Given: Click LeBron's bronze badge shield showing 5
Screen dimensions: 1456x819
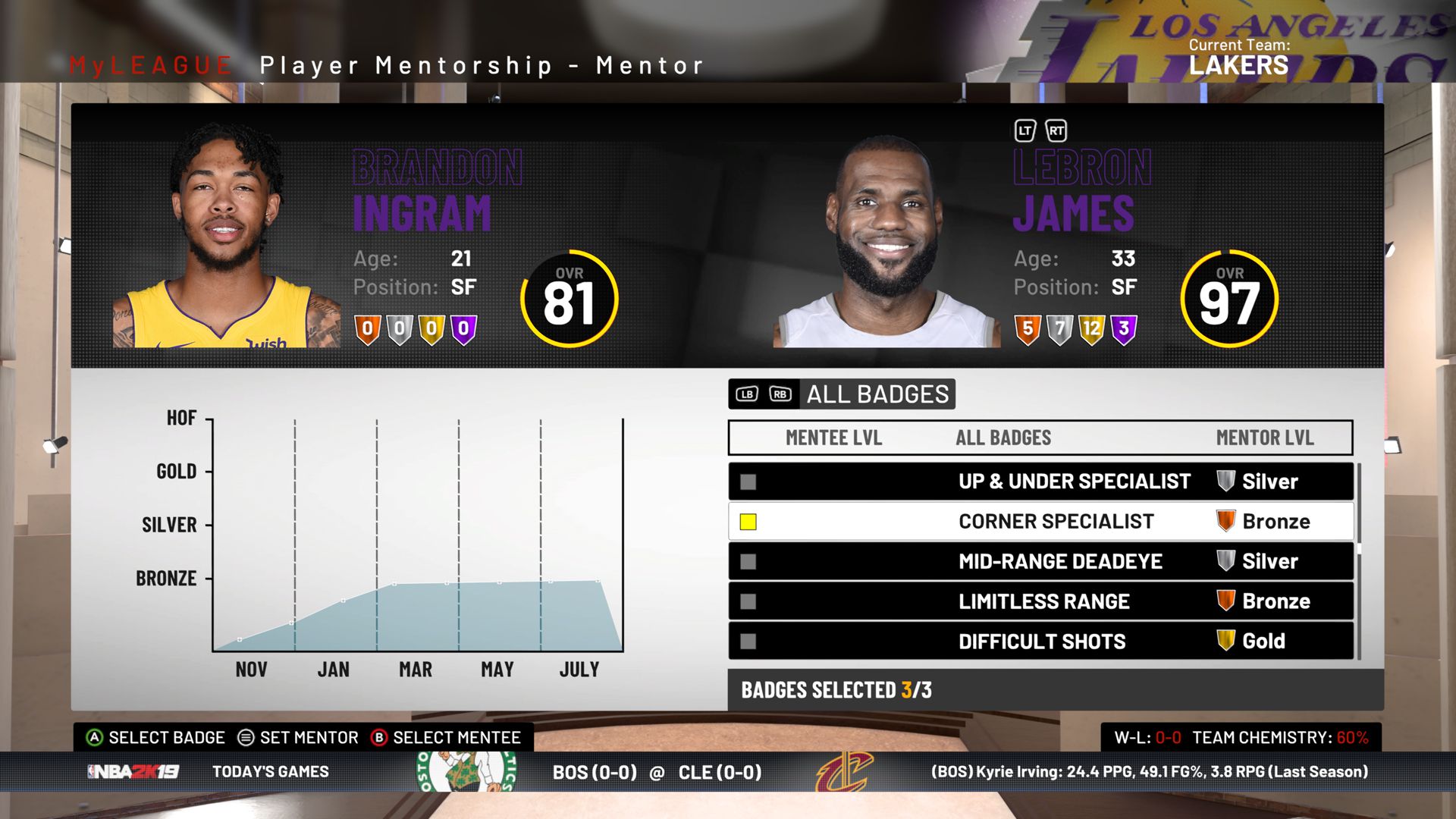Looking at the screenshot, I should (1028, 330).
